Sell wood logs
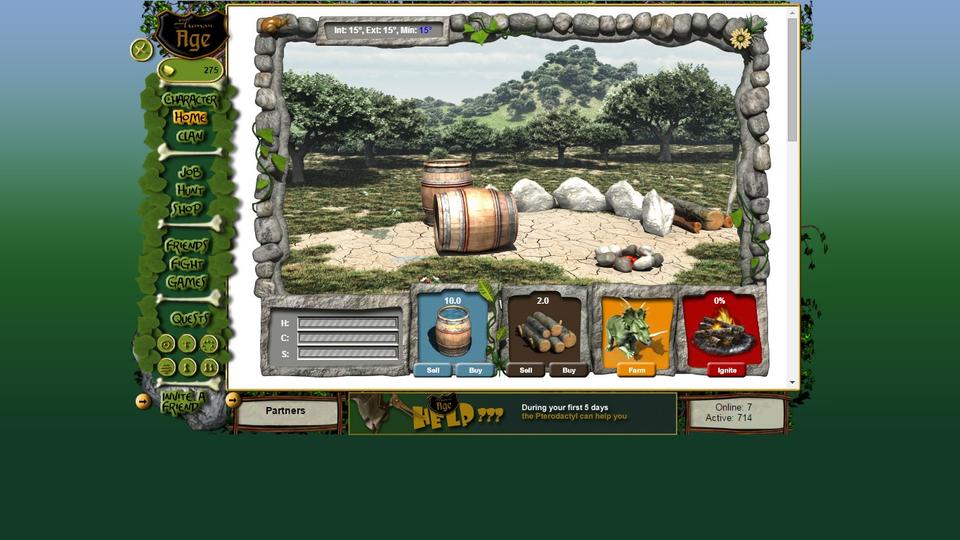This screenshot has height=540, width=960. (525, 370)
